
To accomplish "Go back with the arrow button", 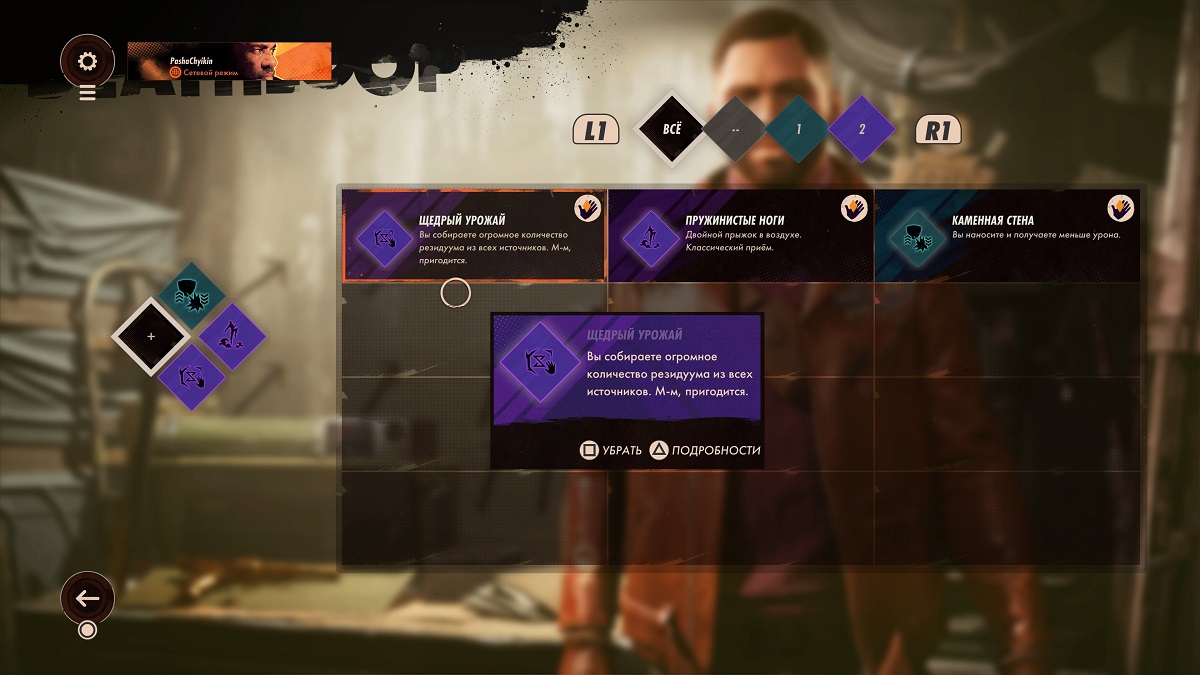I will point(87,598).
